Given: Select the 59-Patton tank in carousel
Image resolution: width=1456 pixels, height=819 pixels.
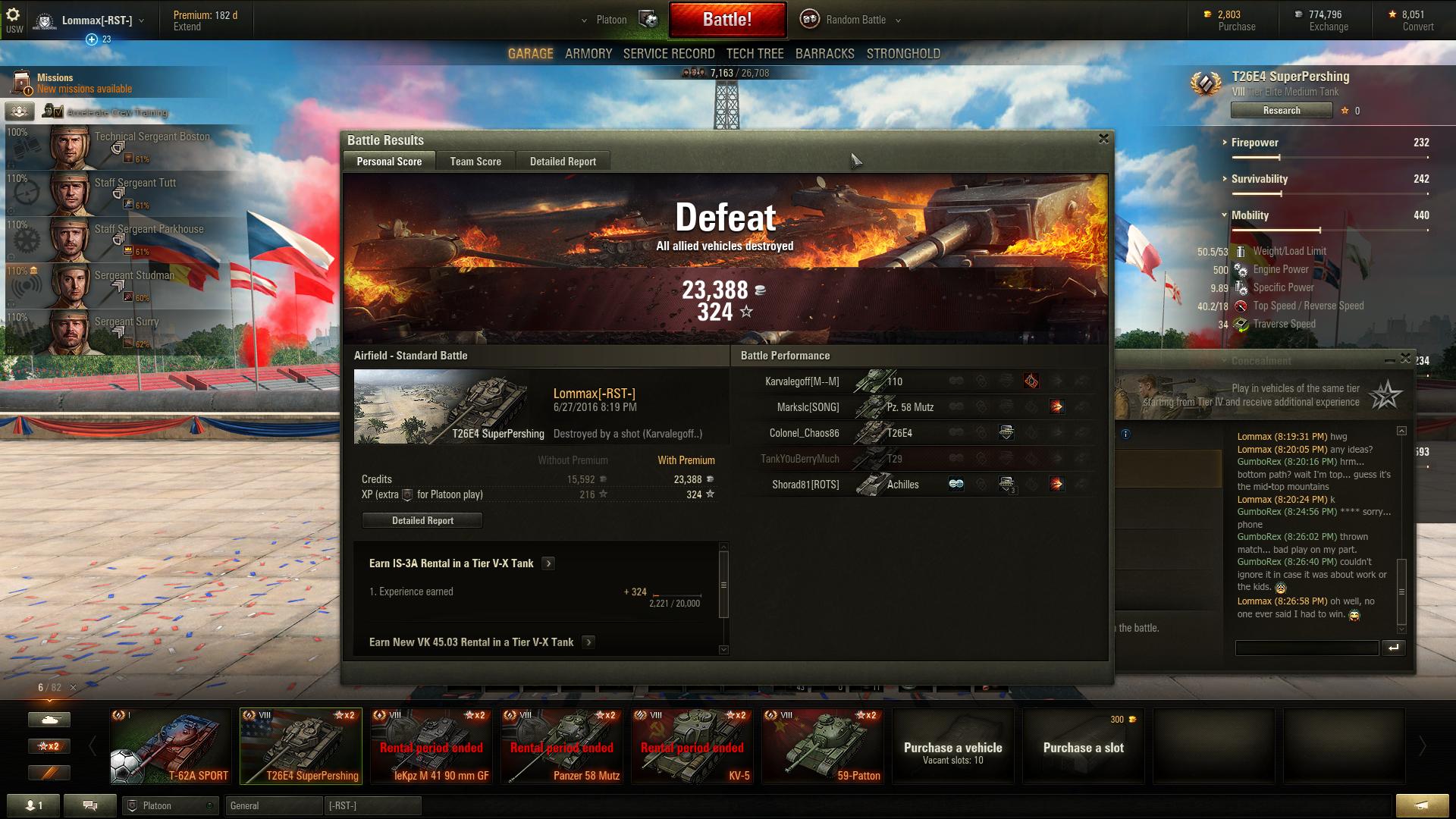Looking at the screenshot, I should [x=822, y=746].
